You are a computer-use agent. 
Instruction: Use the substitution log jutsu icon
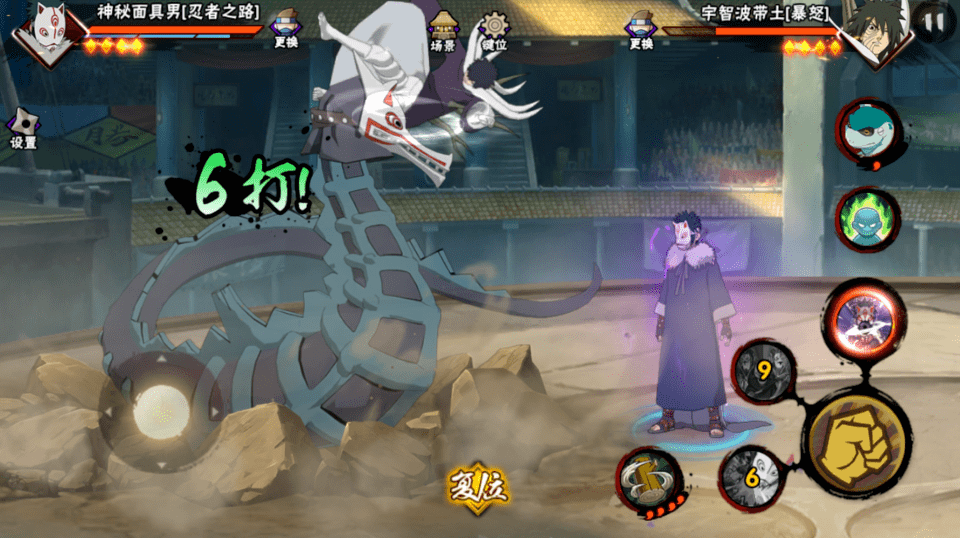tap(649, 479)
